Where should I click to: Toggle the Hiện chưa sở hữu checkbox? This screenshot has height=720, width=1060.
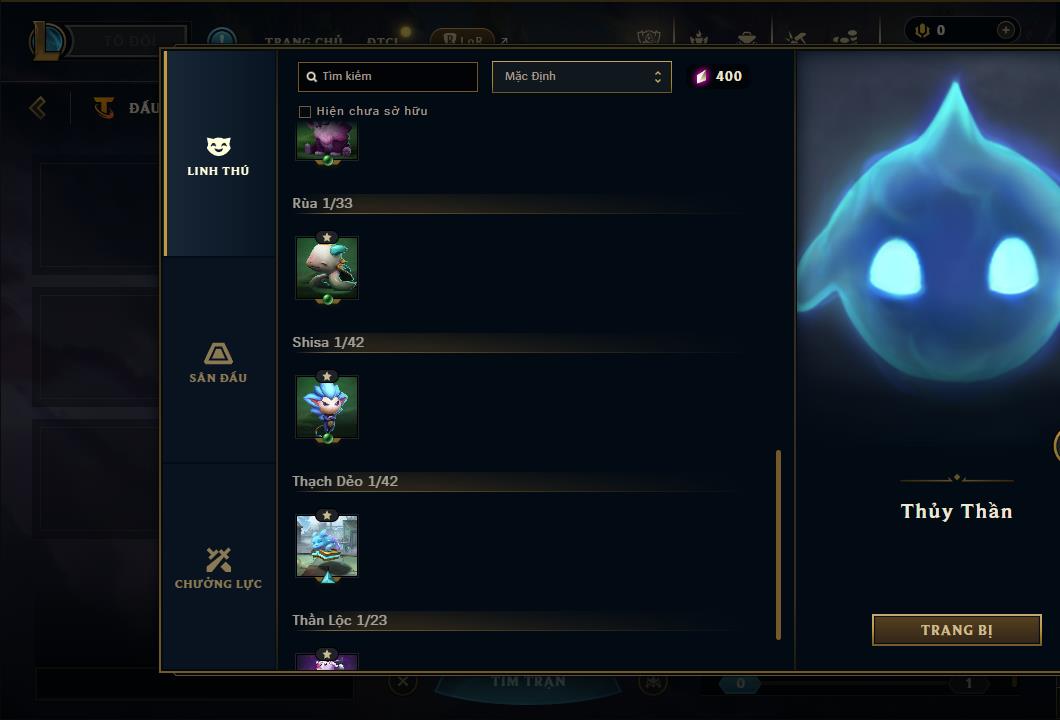click(x=305, y=111)
